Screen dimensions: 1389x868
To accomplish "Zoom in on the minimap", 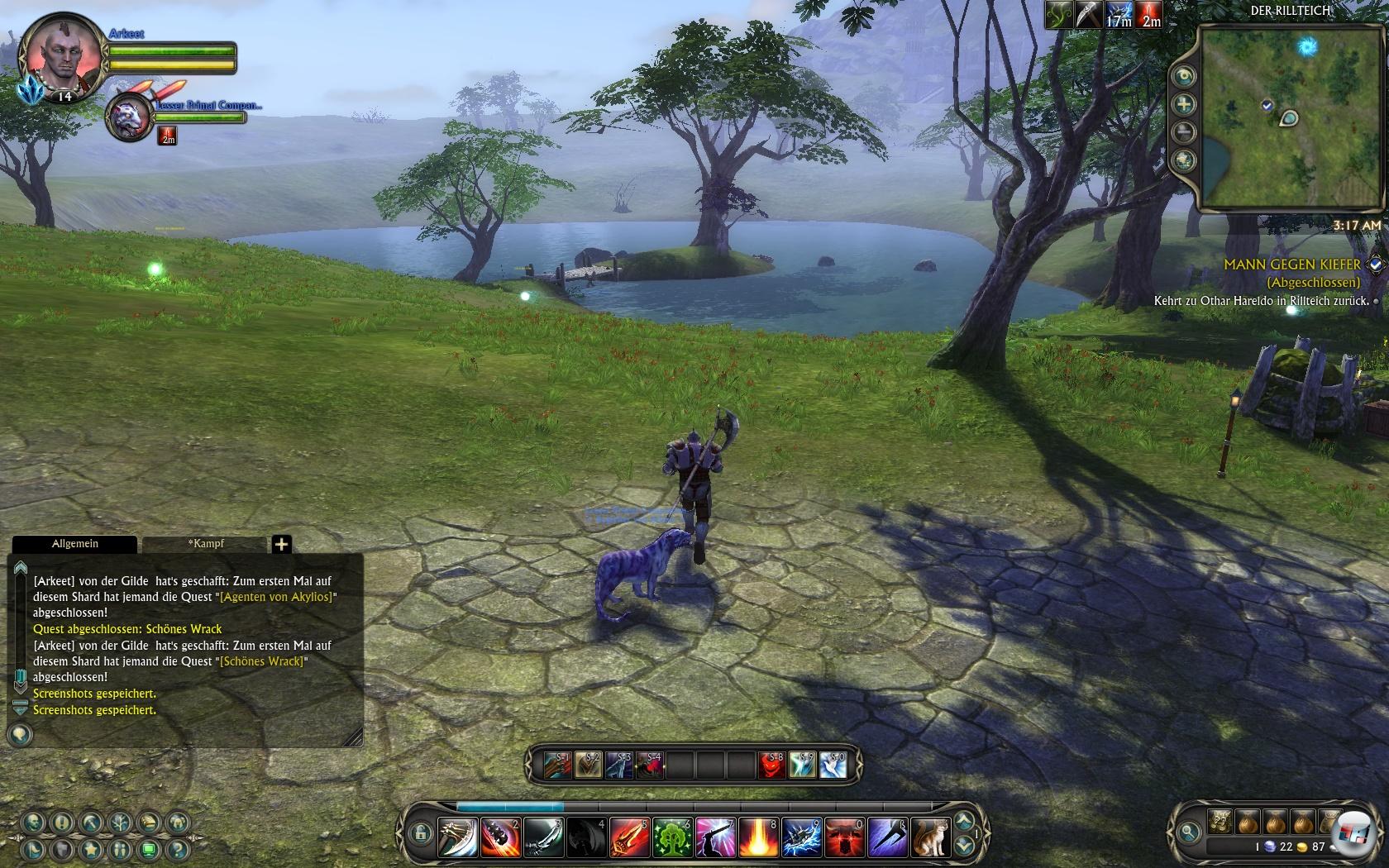I will pos(1184,104).
